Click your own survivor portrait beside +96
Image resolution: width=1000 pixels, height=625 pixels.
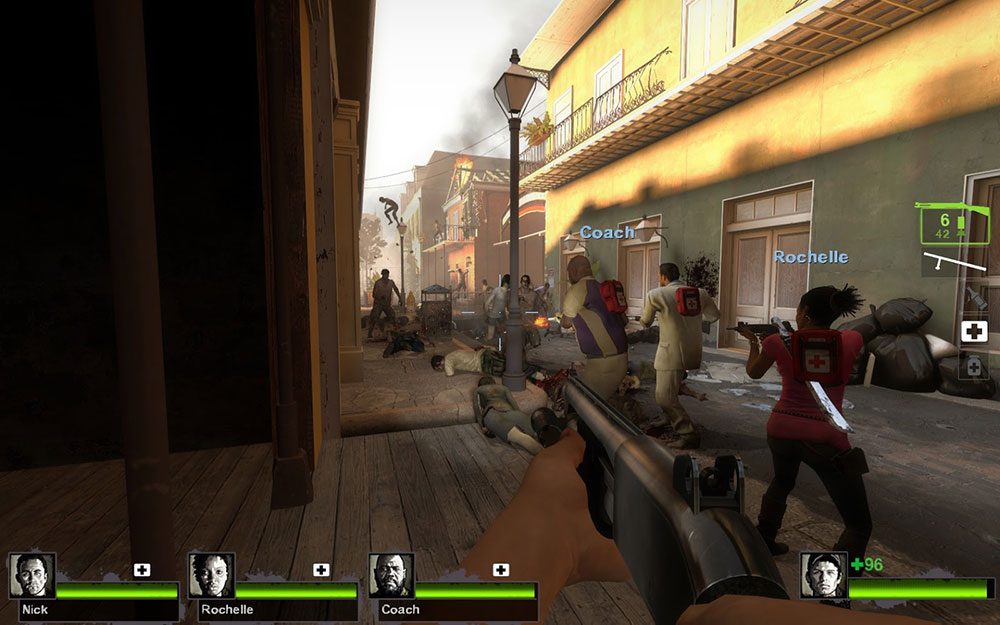click(x=823, y=575)
